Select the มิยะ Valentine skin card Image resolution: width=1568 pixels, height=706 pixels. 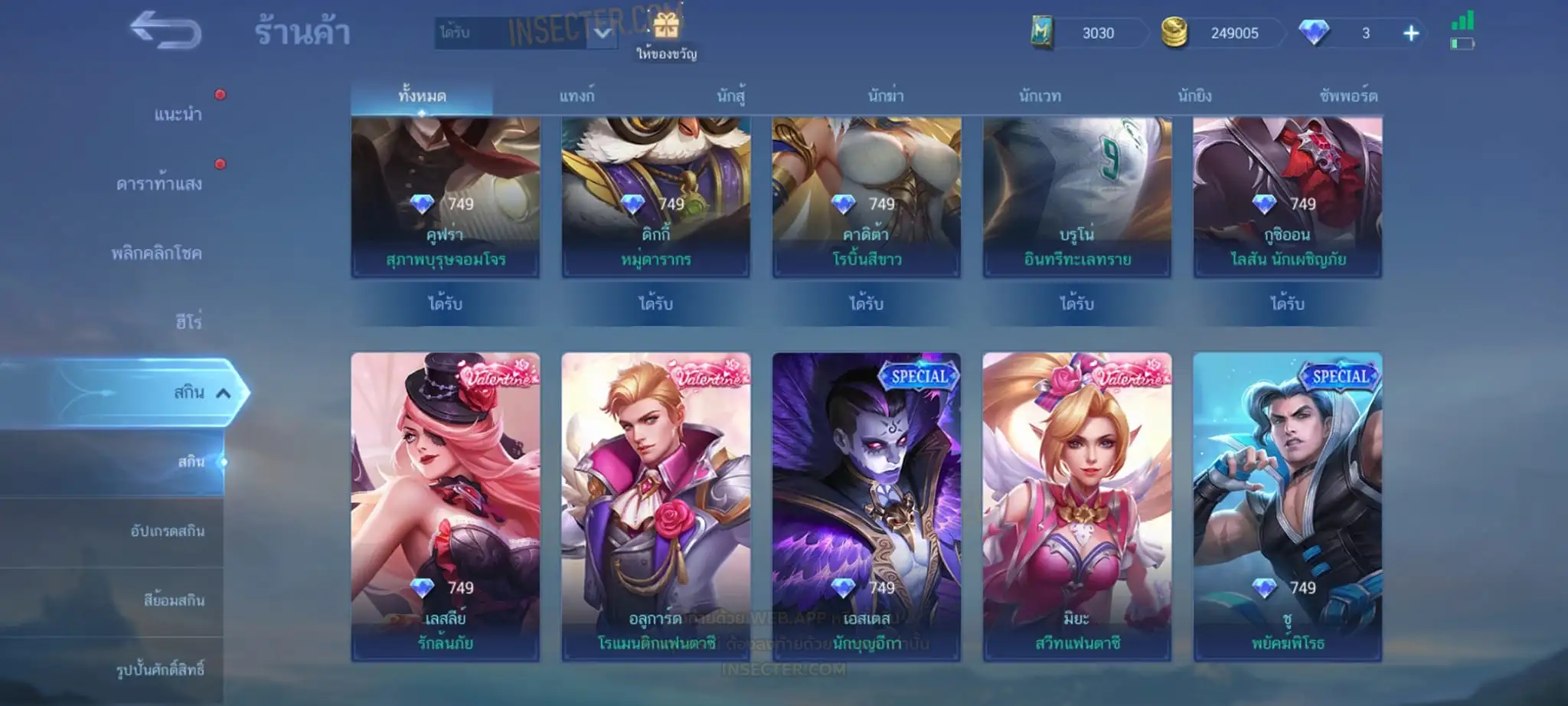pos(1076,506)
